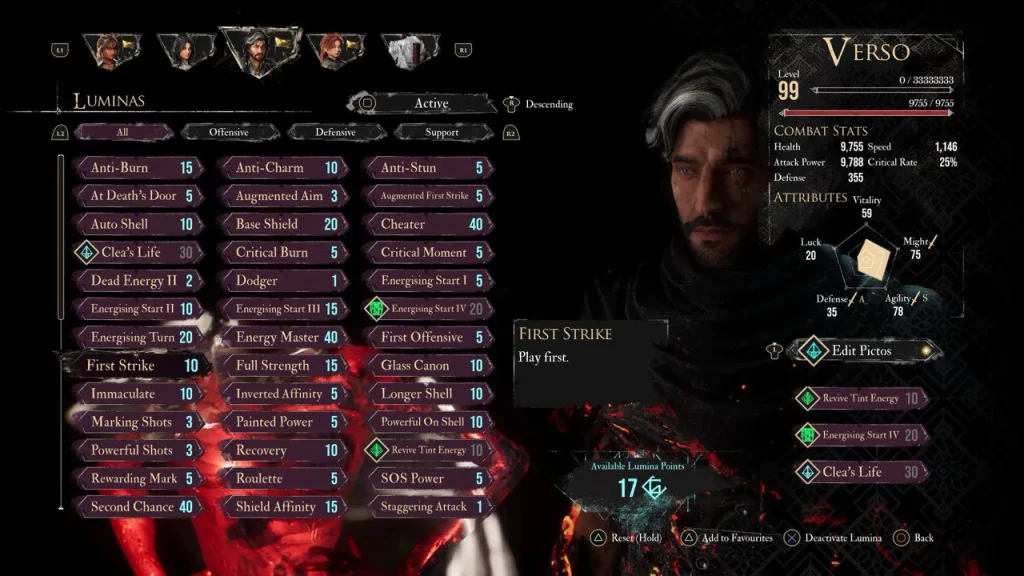The width and height of the screenshot is (1024, 576).
Task: Select the Energy Master lumina
Action: [282, 338]
